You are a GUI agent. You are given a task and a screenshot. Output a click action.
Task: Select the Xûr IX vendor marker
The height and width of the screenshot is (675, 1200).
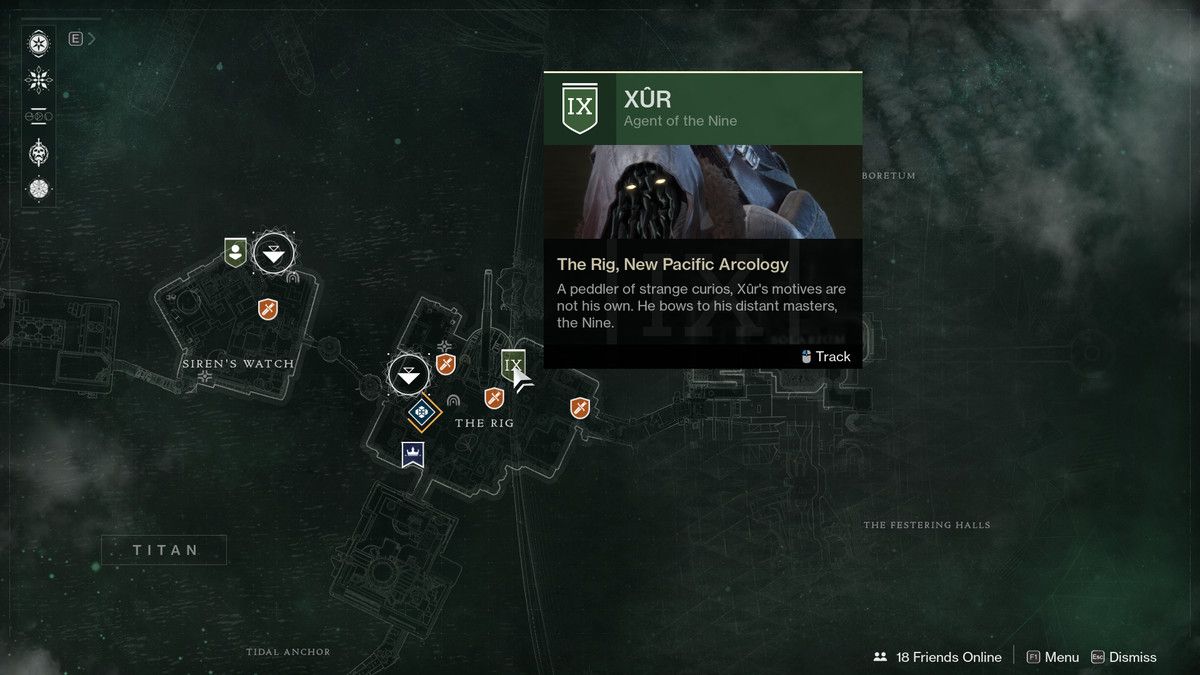[x=513, y=364]
